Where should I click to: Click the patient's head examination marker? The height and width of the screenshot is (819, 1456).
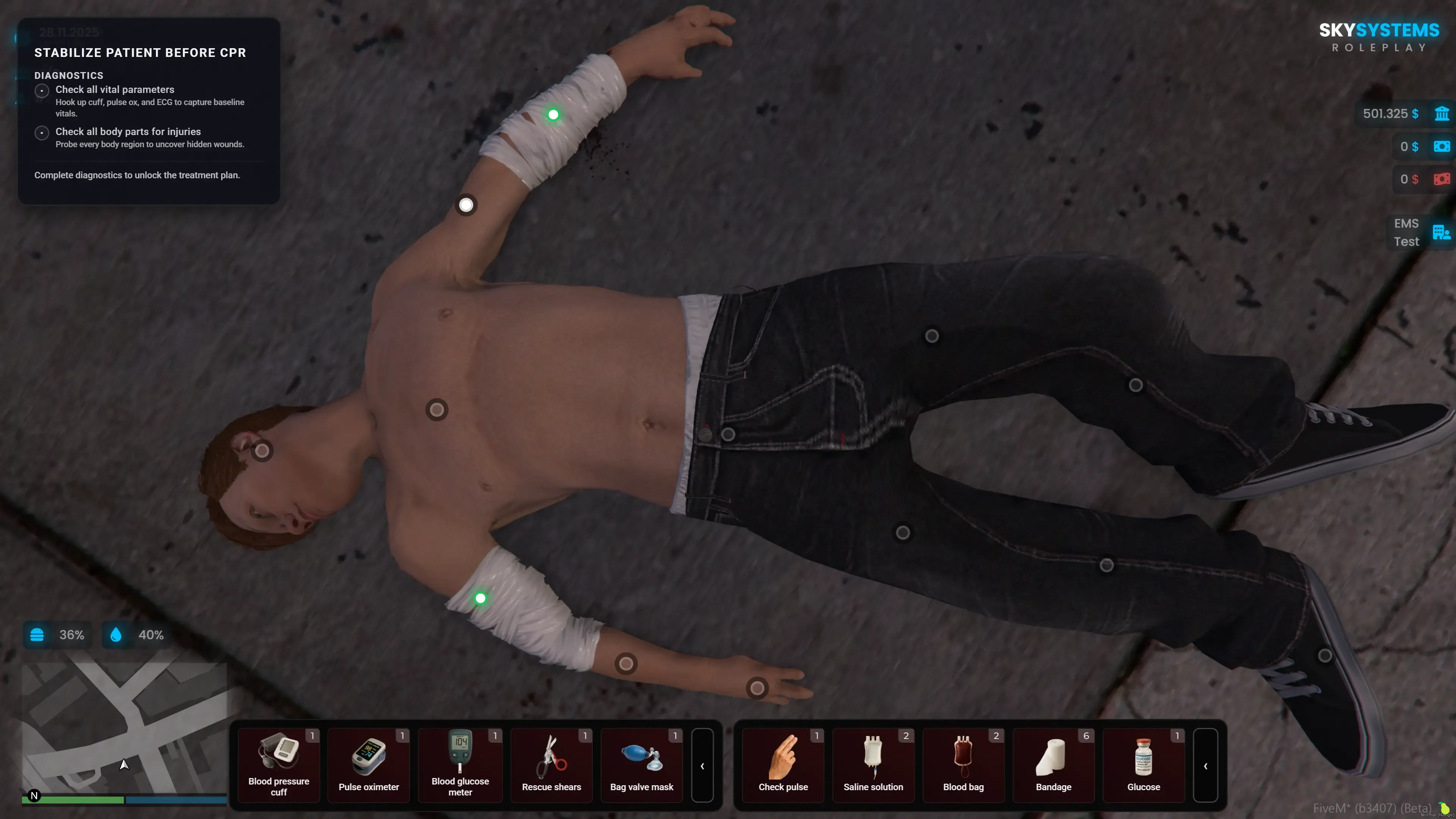pyautogui.click(x=262, y=451)
